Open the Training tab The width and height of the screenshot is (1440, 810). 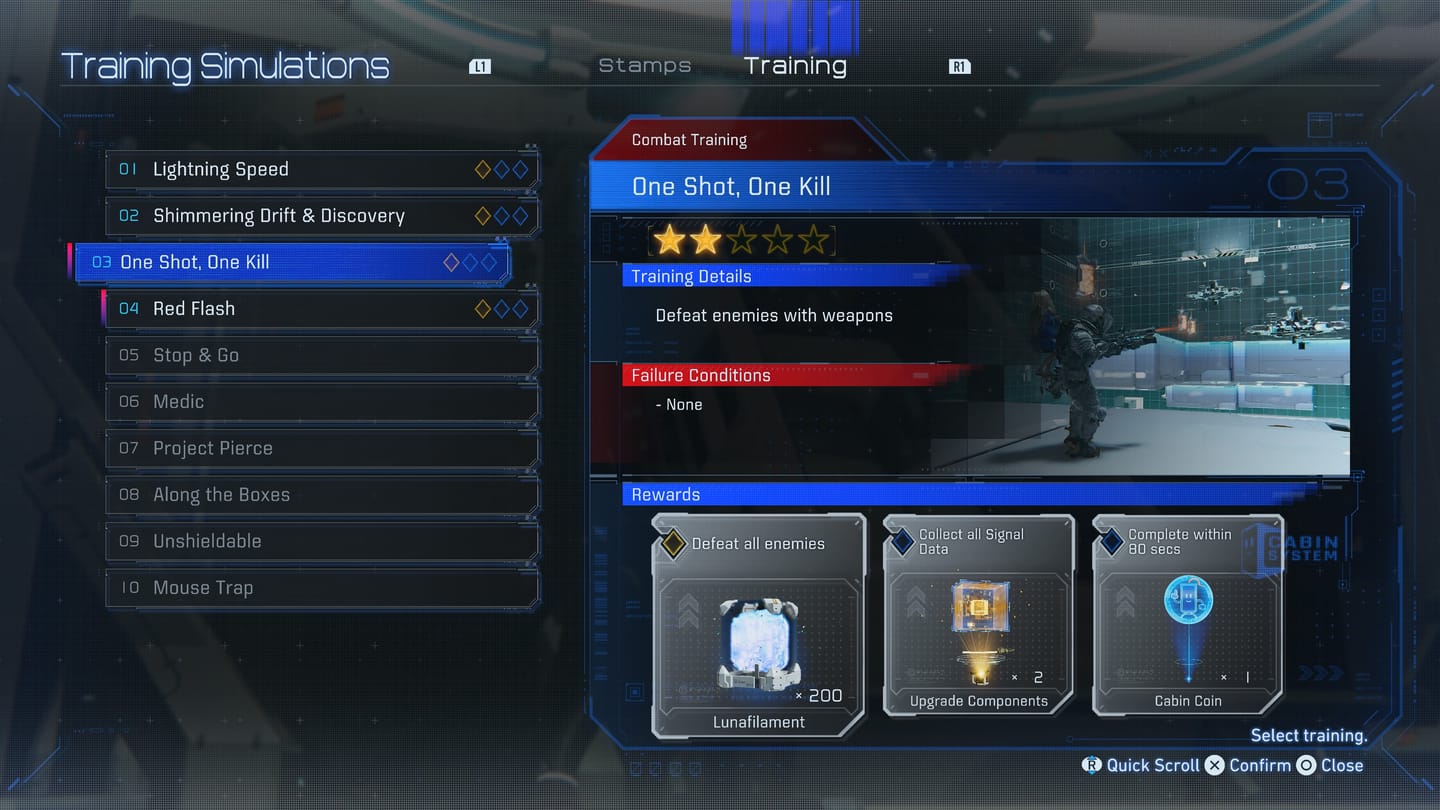[795, 66]
